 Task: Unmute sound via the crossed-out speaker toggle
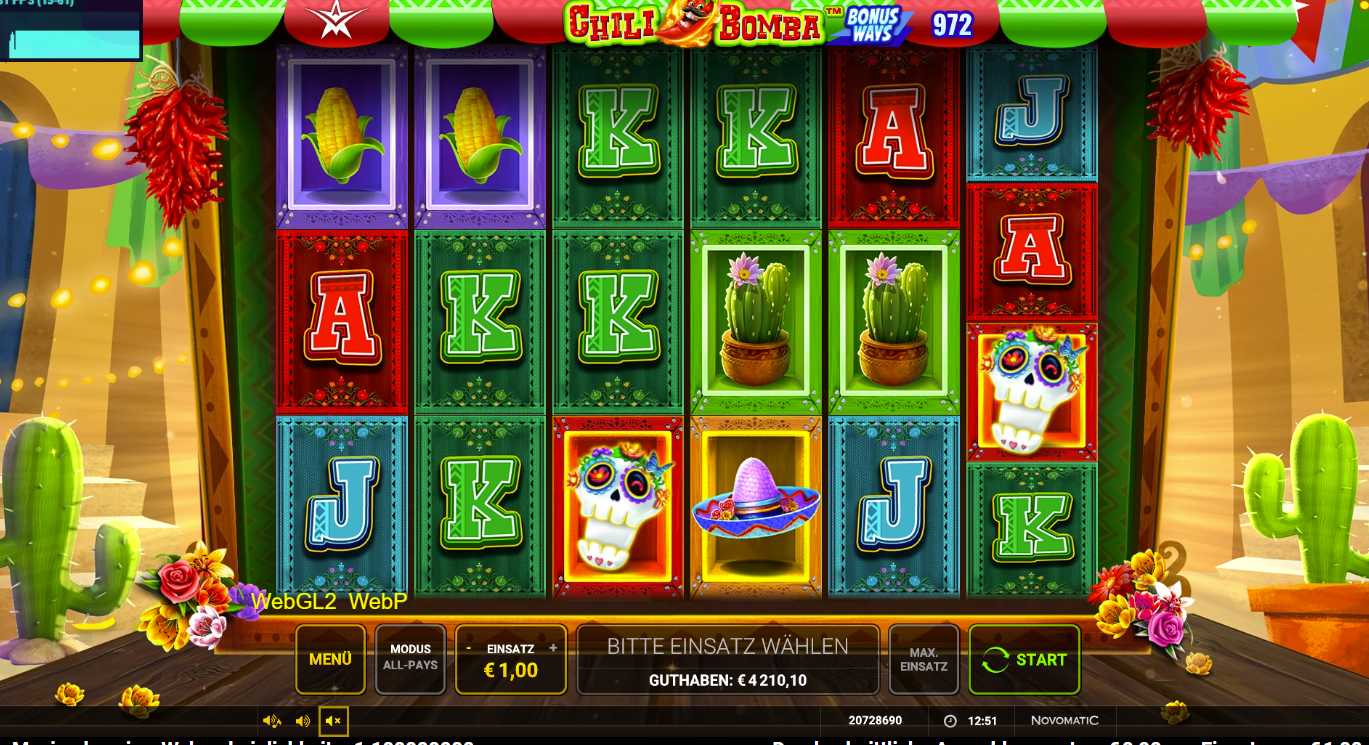click(334, 721)
